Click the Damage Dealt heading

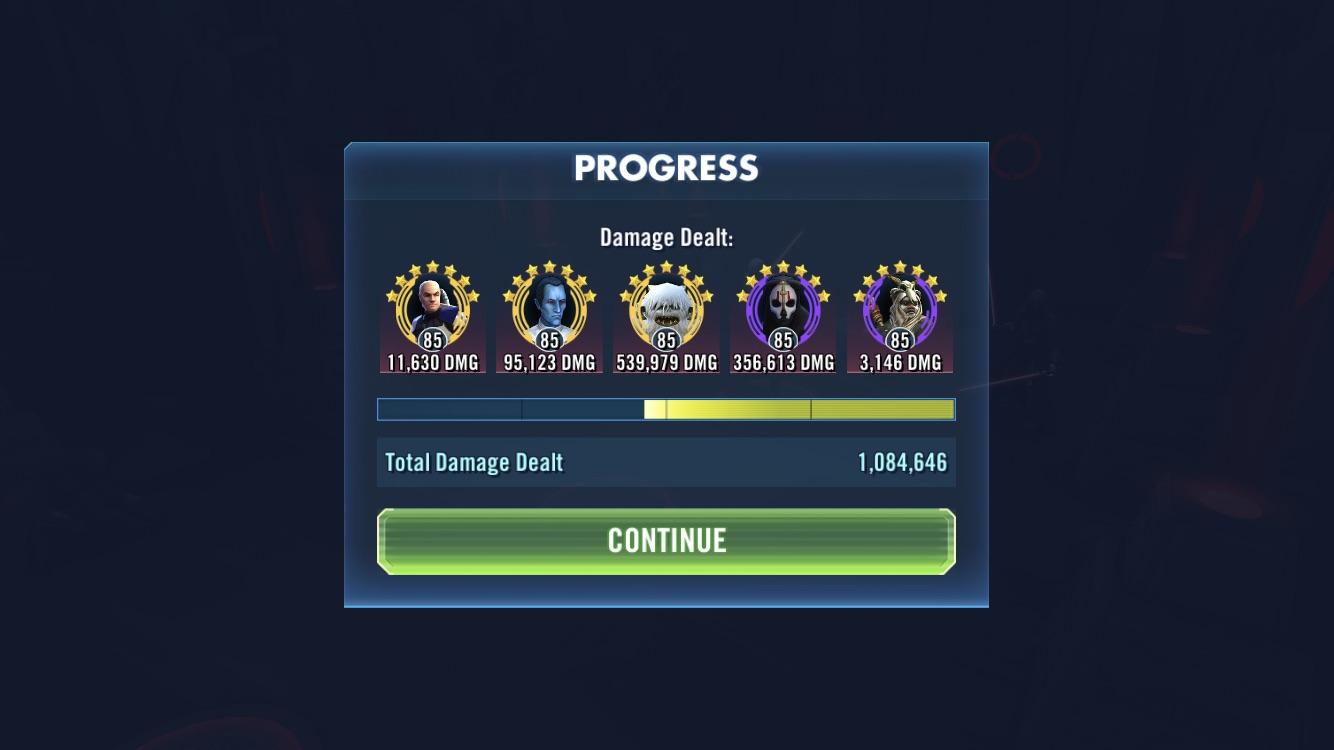pos(666,237)
